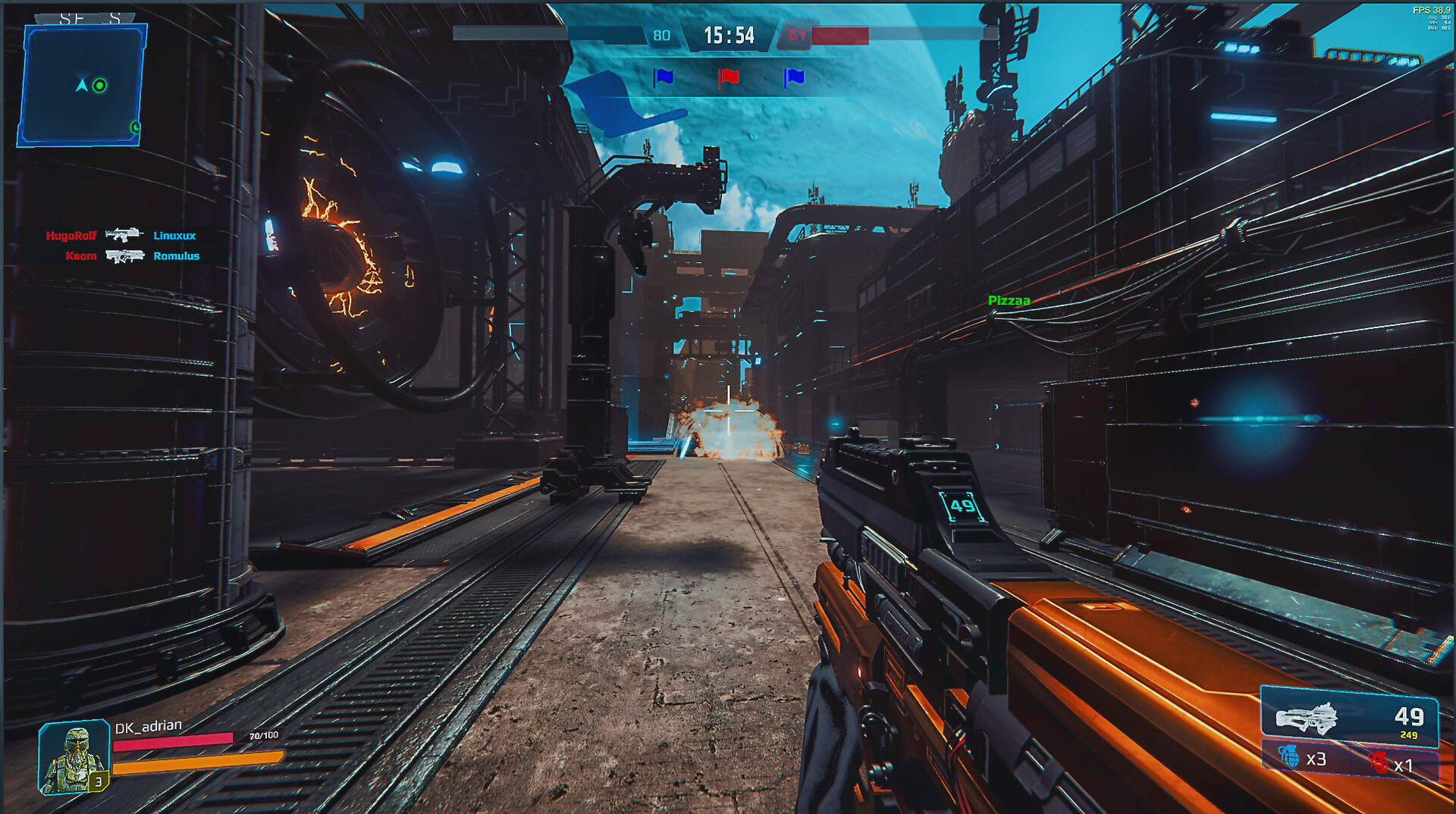The width and height of the screenshot is (1456, 814).
Task: Choose the blue grenade icon
Action: point(1288,756)
